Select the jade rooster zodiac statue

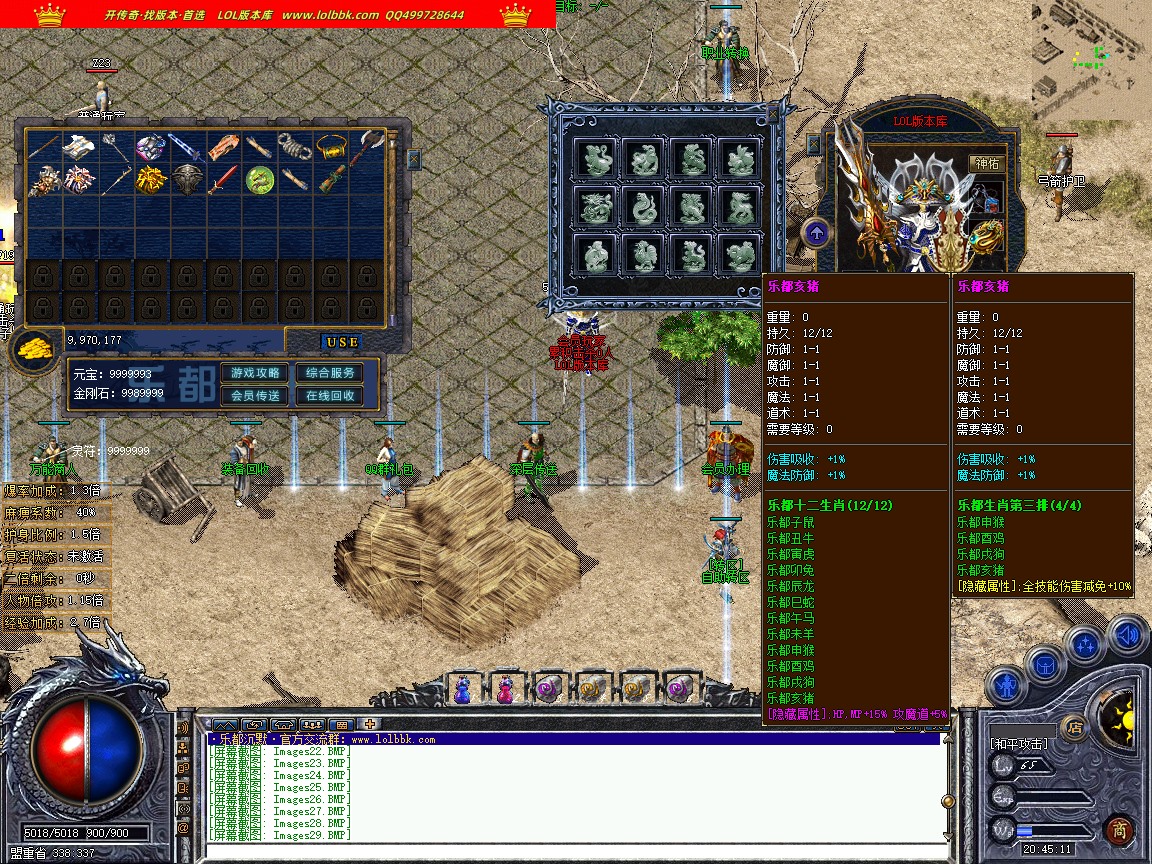pos(644,254)
